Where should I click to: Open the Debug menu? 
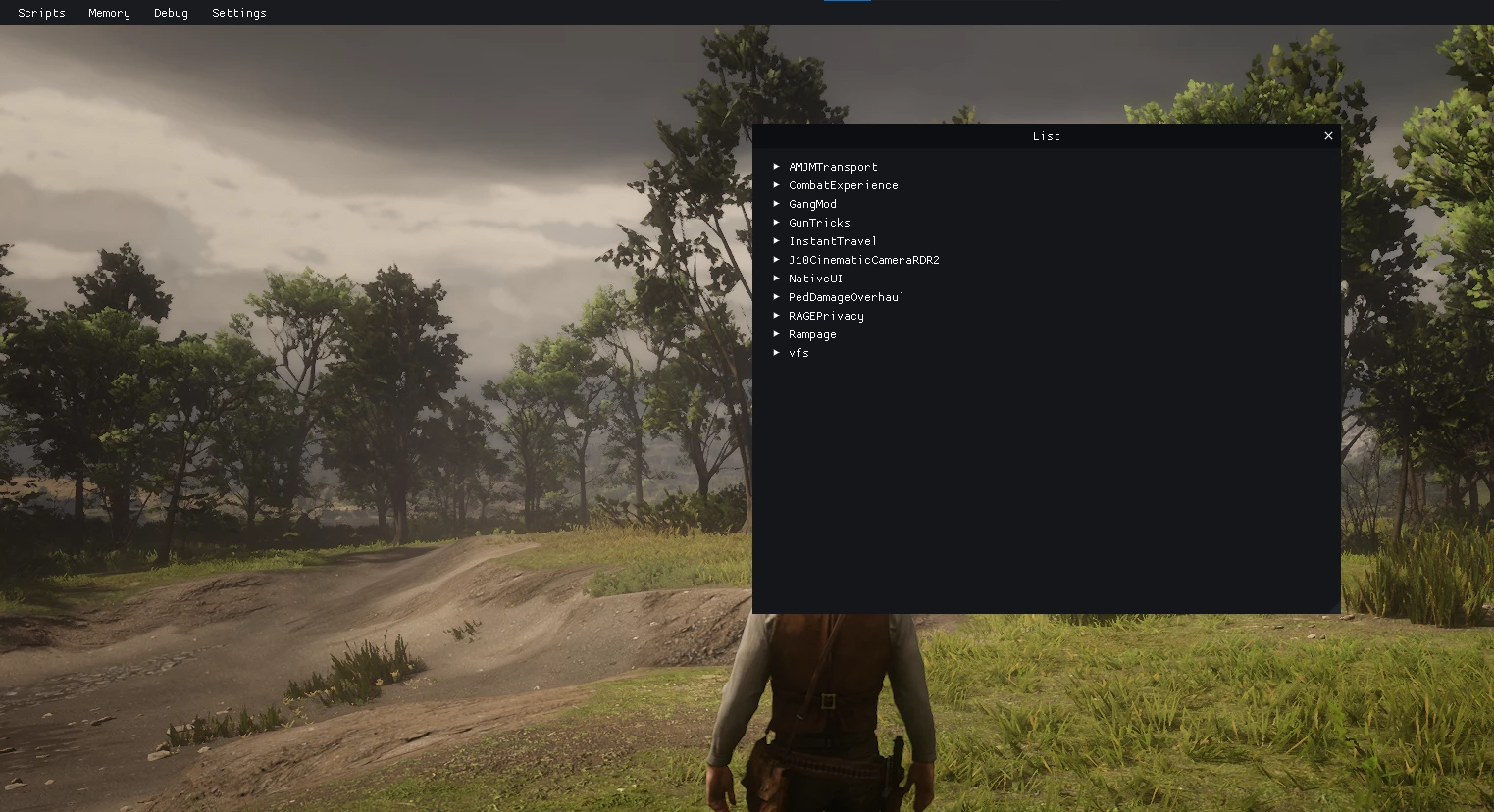(171, 13)
